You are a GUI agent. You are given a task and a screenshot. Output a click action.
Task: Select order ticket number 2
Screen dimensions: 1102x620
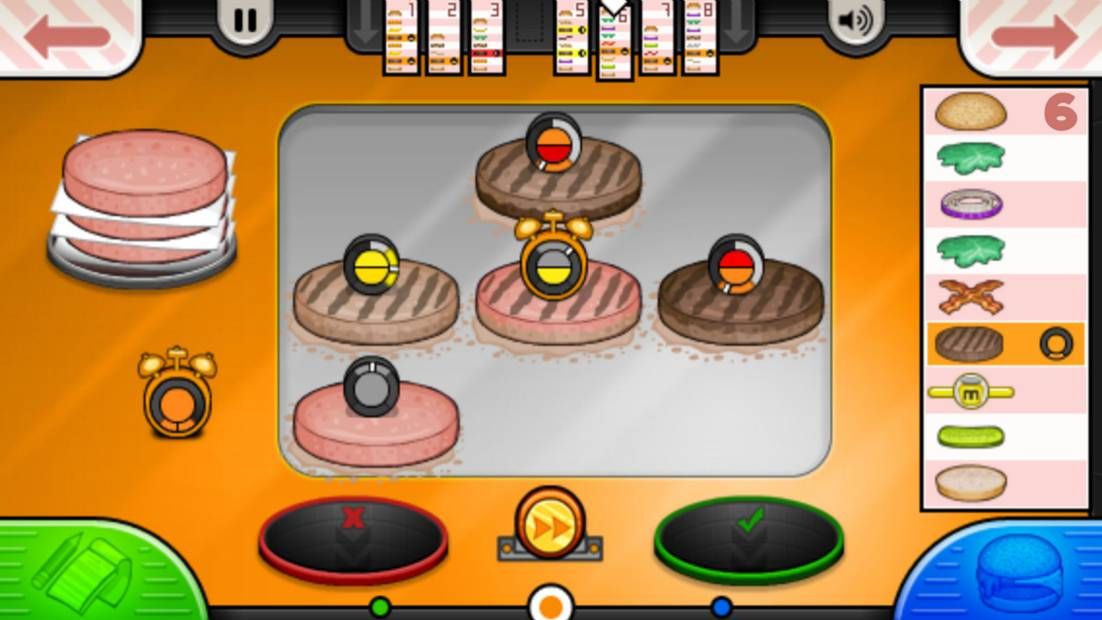(444, 38)
